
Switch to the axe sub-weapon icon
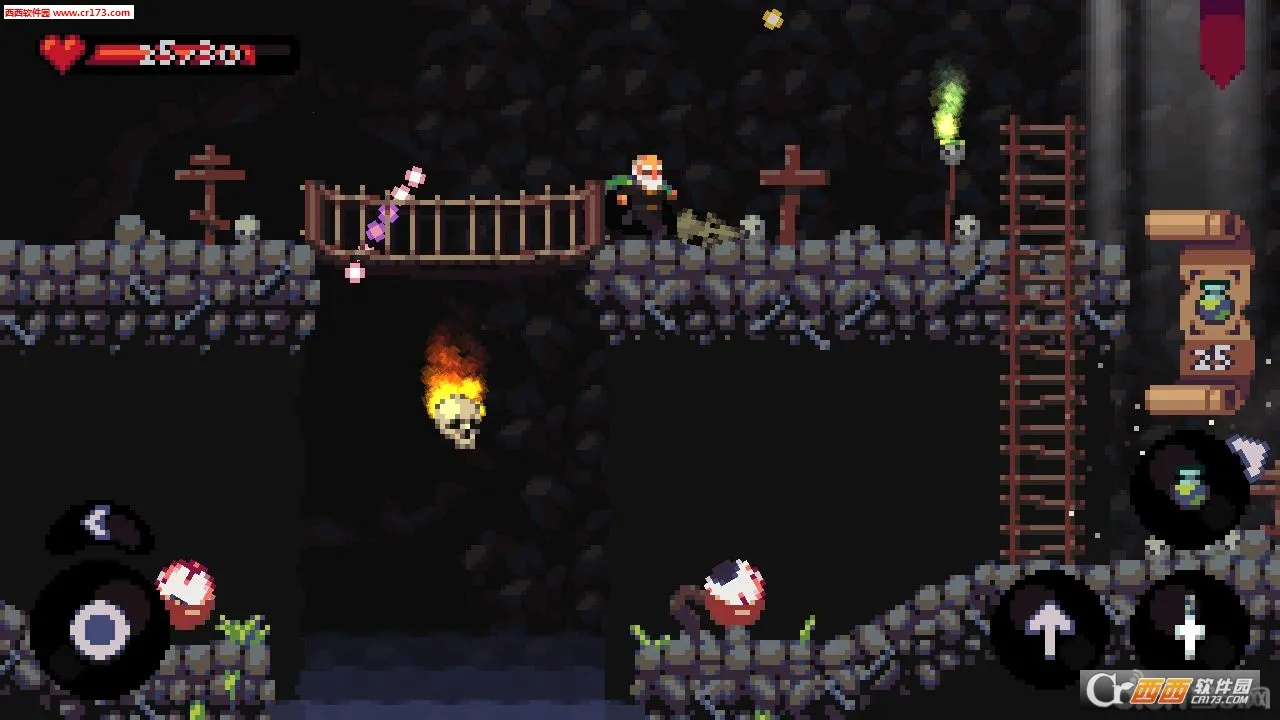(1250, 453)
